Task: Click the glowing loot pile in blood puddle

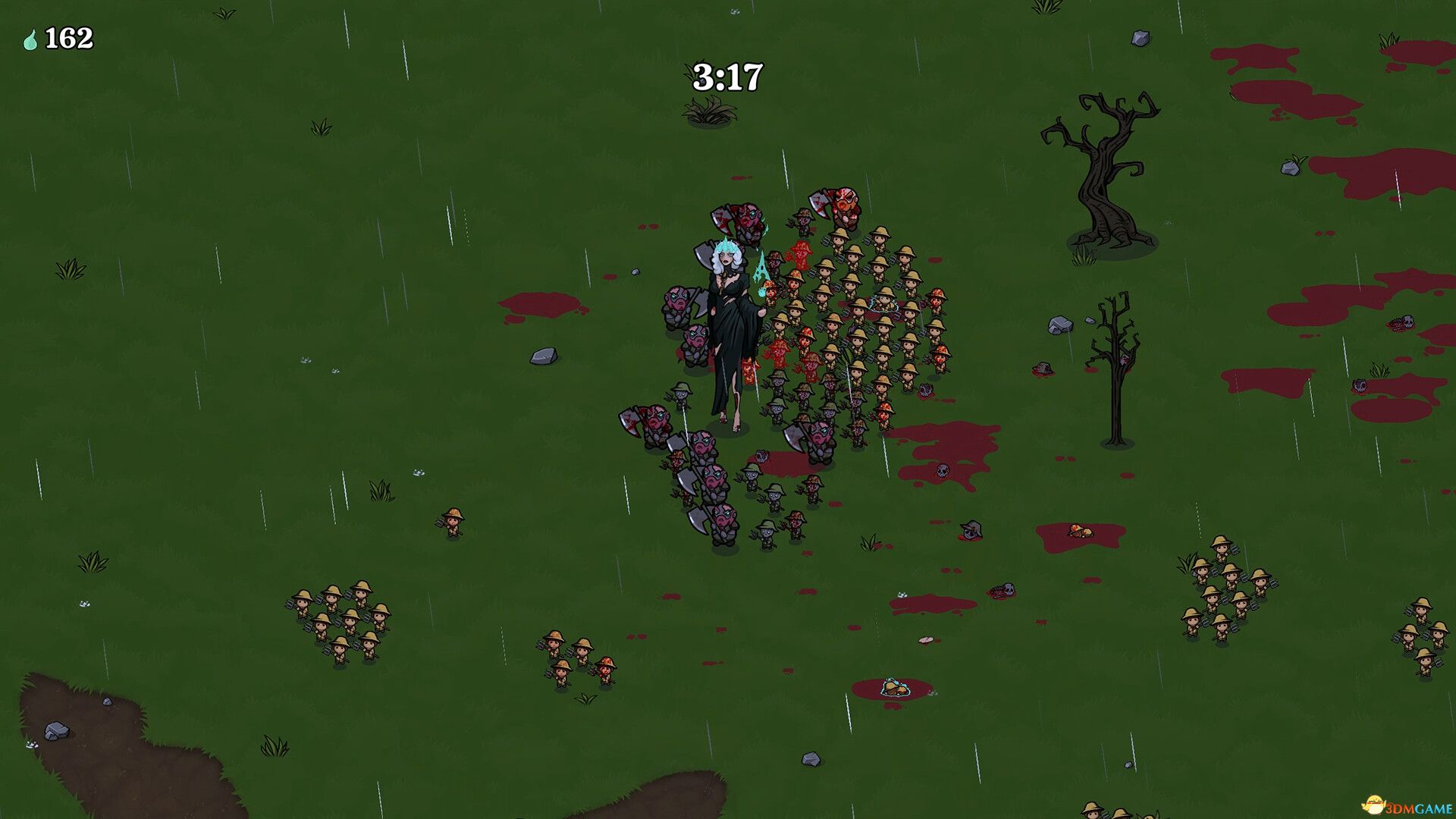Action: [895, 688]
